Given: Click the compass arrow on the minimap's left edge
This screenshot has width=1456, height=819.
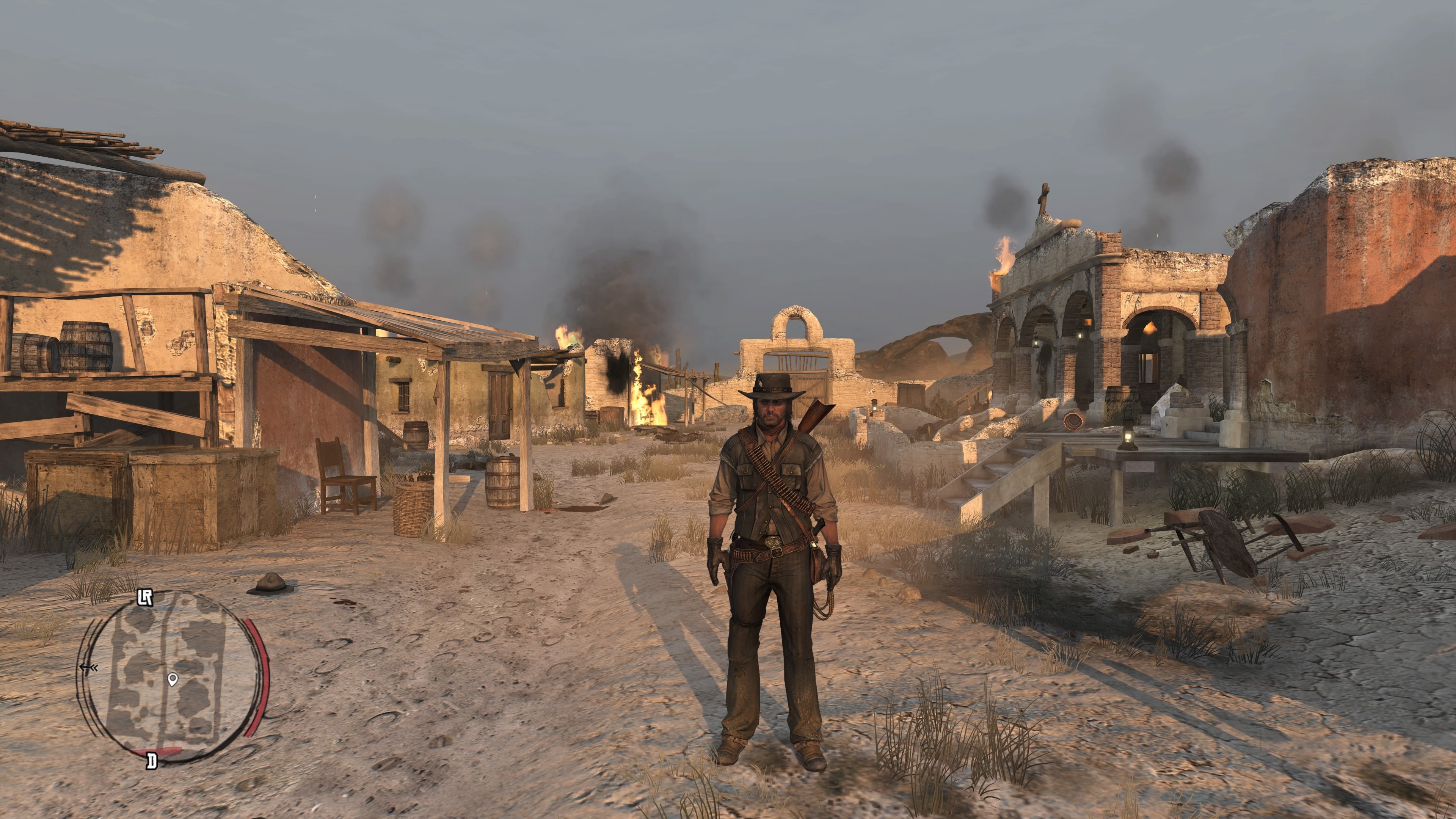Looking at the screenshot, I should tap(89, 668).
